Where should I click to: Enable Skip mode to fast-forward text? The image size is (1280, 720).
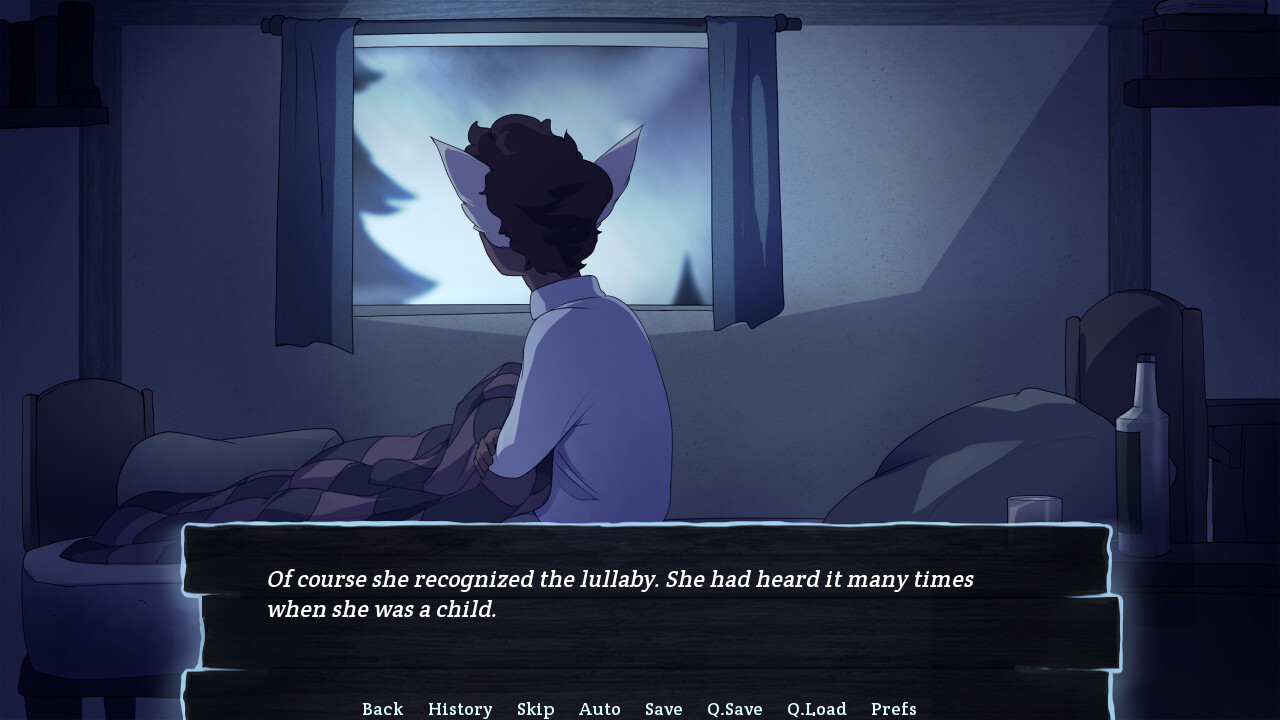[536, 708]
